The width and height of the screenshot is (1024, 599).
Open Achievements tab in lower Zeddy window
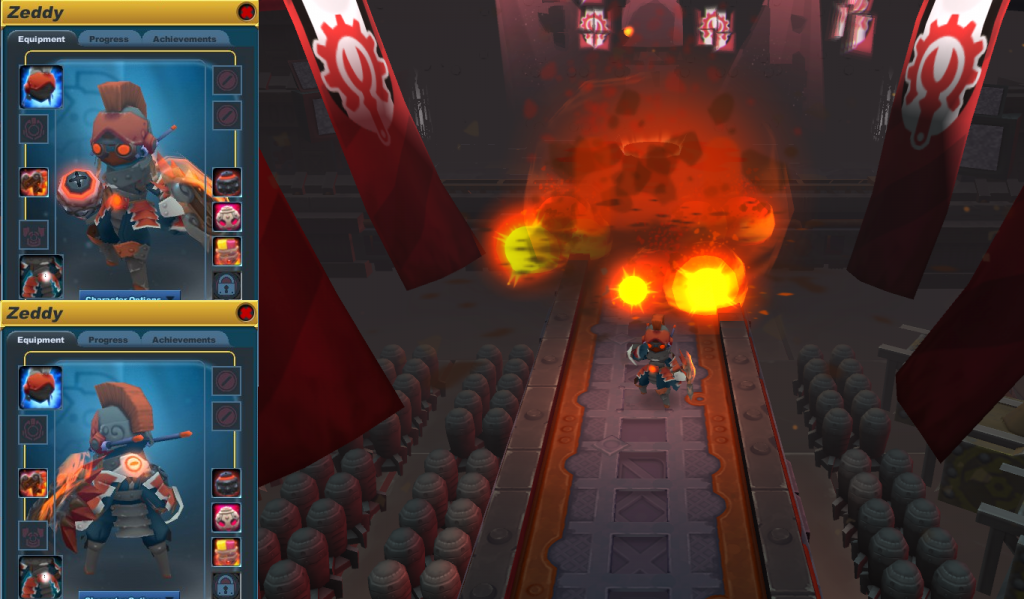(184, 340)
